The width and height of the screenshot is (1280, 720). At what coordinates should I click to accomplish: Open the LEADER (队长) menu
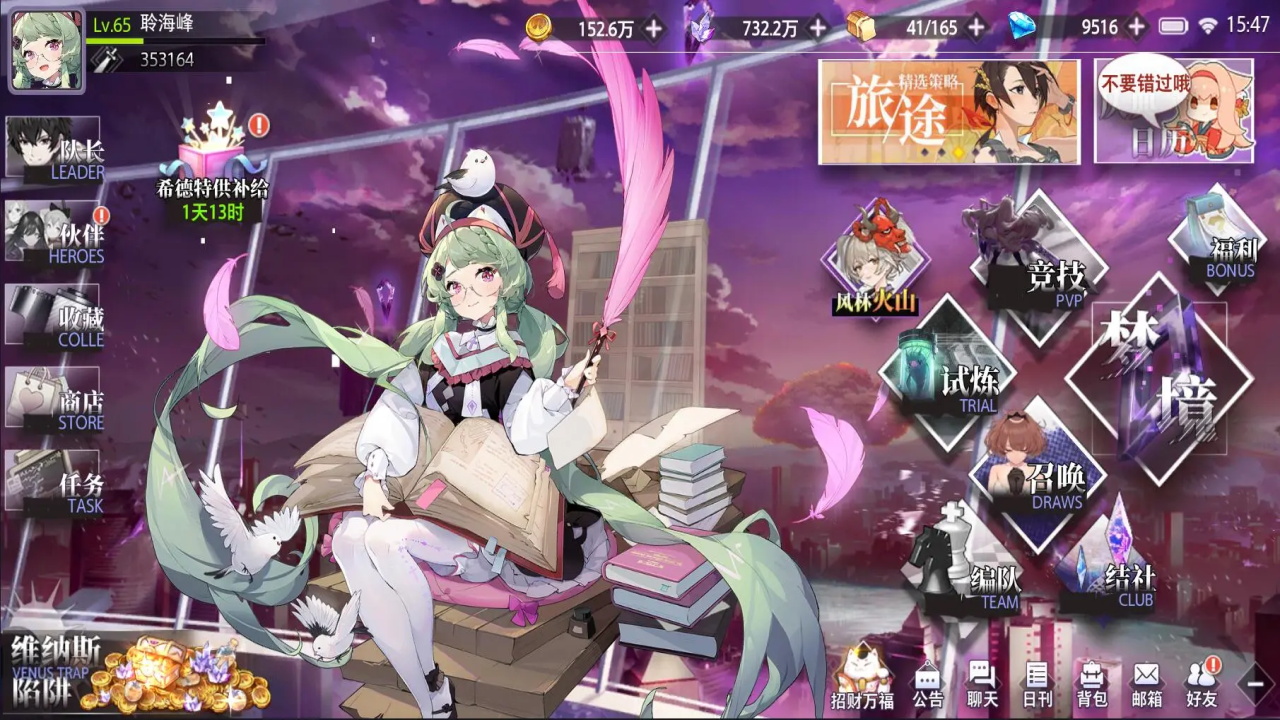[x=56, y=149]
